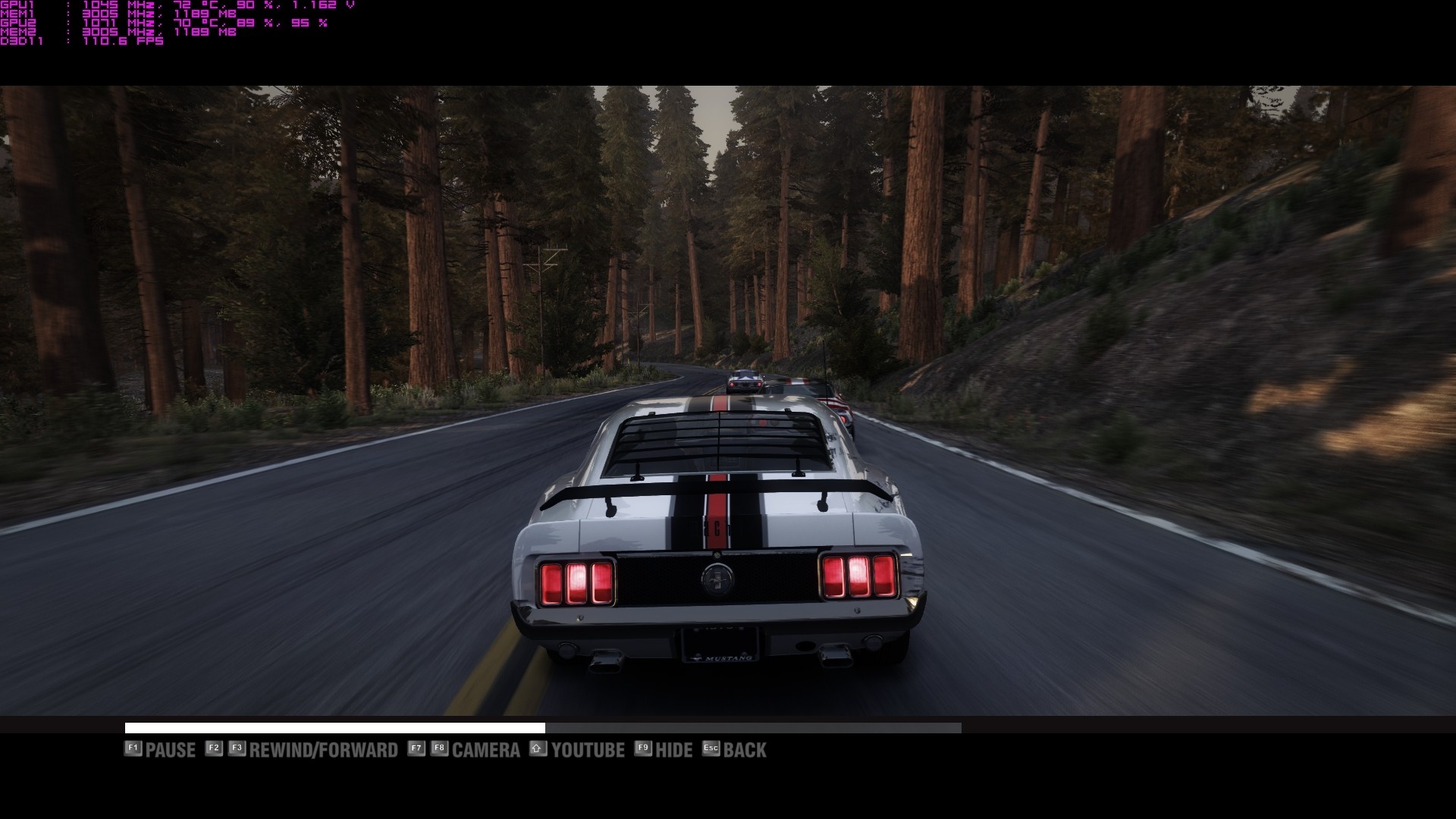The image size is (1456, 819).
Task: Click the Esc key icon for back
Action: coord(710,749)
